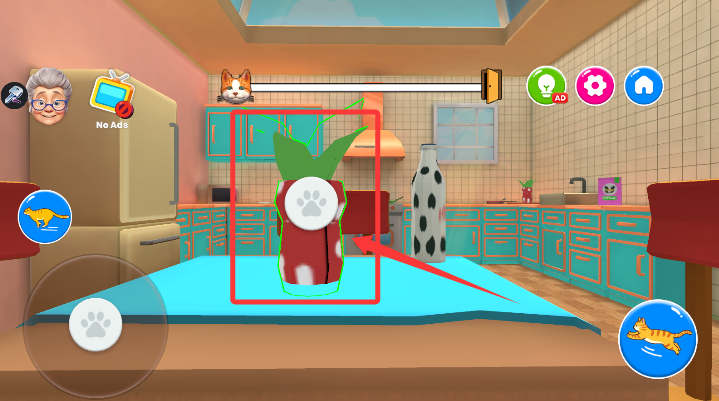Open settings with the pink gear

click(x=595, y=86)
